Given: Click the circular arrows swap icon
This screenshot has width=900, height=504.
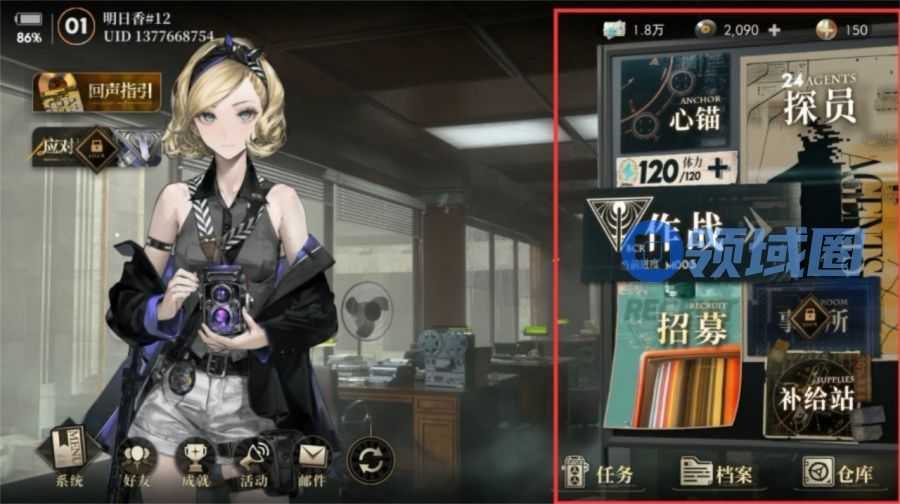Looking at the screenshot, I should 370,463.
